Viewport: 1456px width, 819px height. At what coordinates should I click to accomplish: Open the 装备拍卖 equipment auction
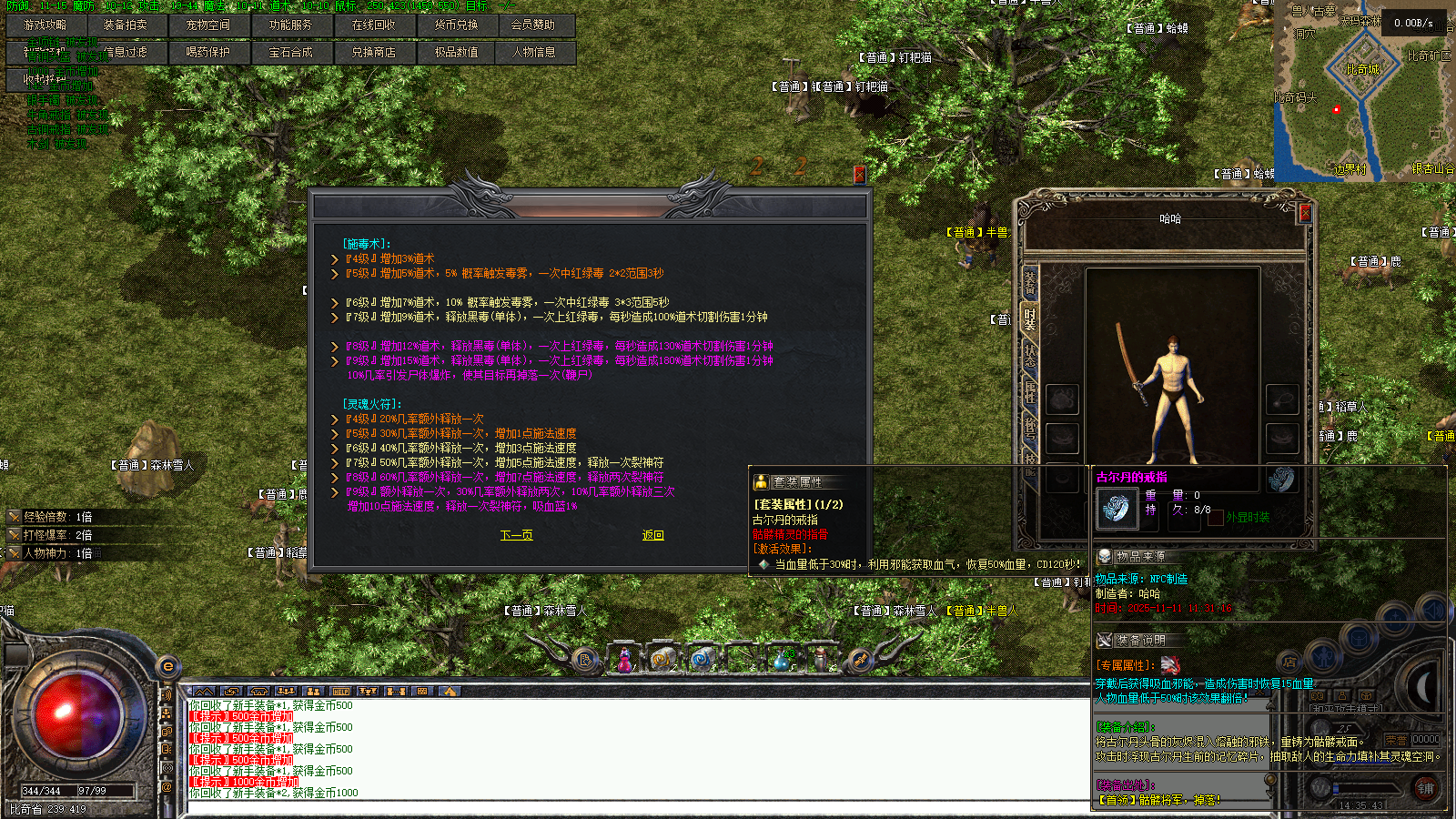pos(126,25)
